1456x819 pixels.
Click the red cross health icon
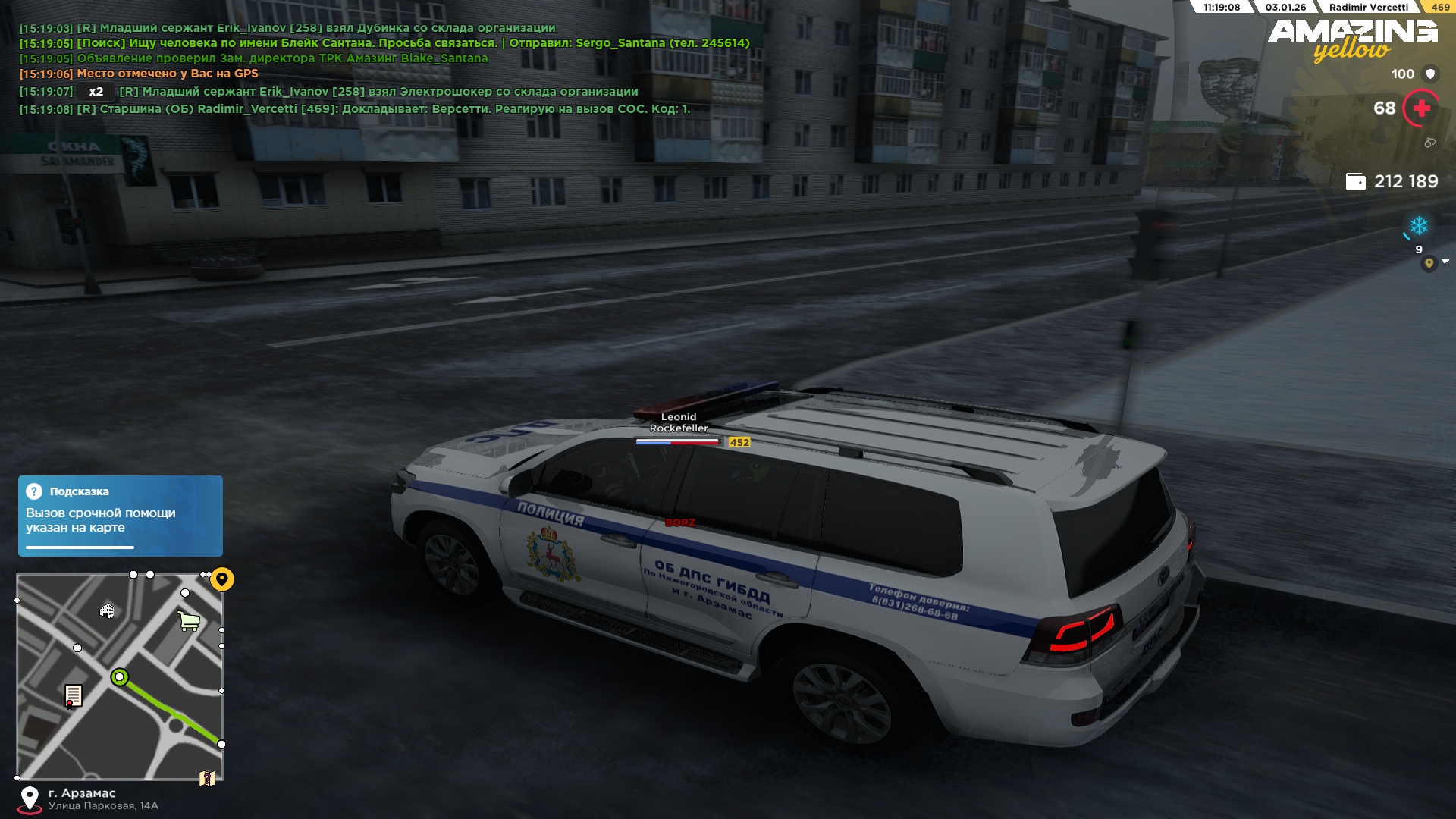pyautogui.click(x=1421, y=108)
